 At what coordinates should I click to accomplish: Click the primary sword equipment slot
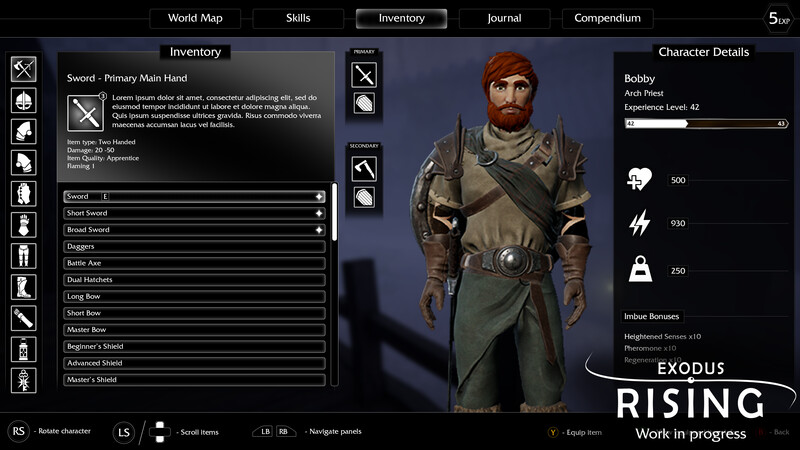pyautogui.click(x=364, y=74)
